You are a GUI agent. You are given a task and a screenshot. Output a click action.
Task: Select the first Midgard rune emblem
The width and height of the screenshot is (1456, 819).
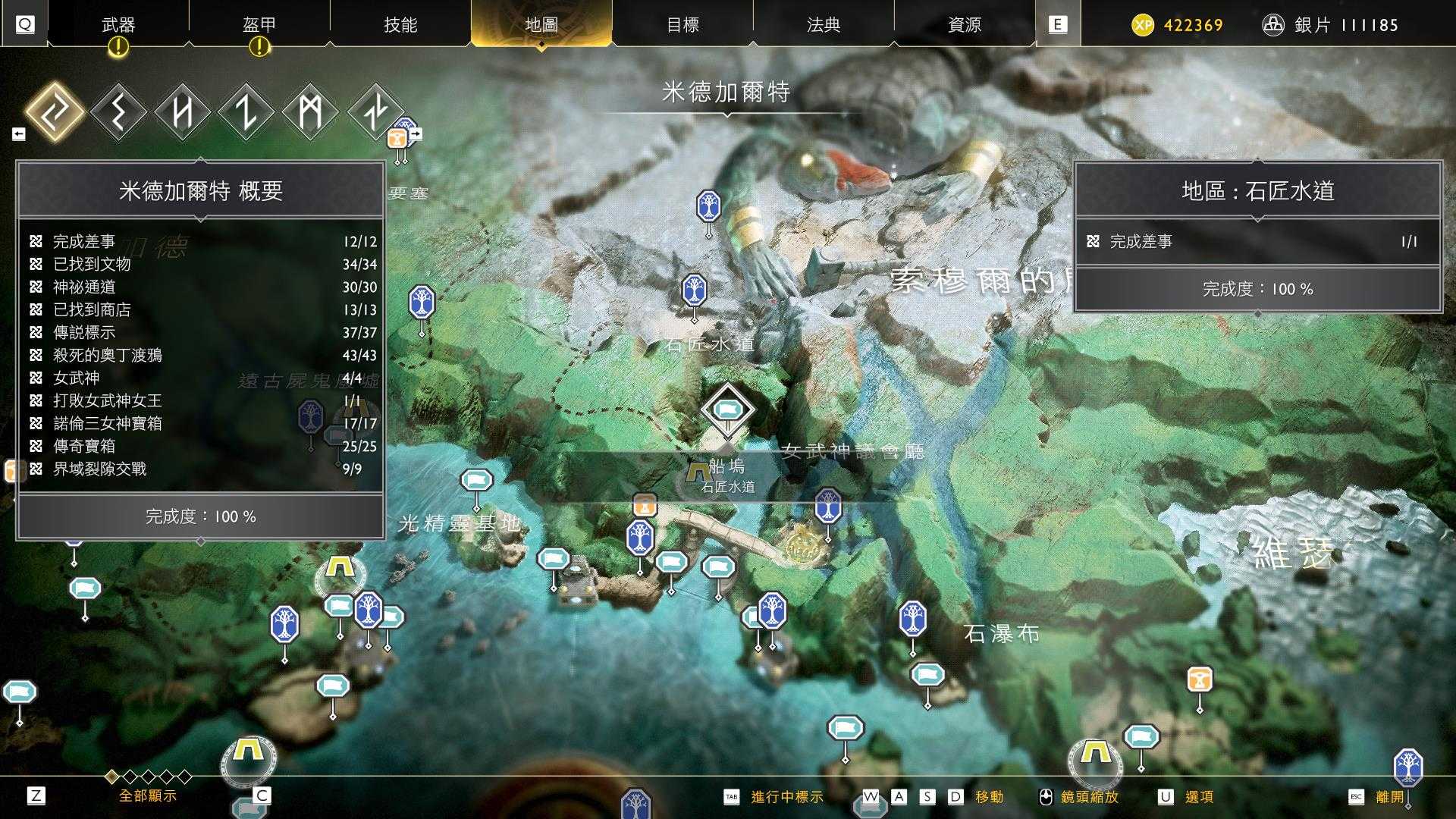pos(57,111)
